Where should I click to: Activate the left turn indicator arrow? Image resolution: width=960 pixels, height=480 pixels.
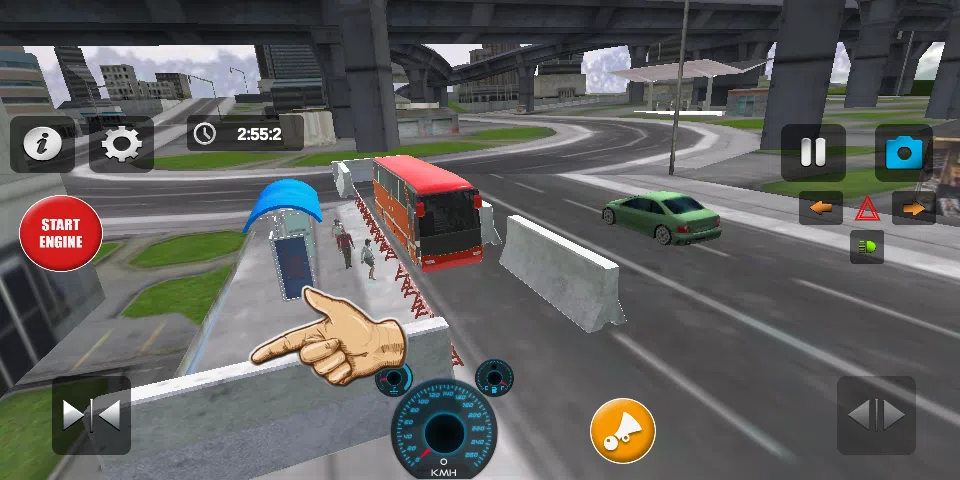click(821, 208)
